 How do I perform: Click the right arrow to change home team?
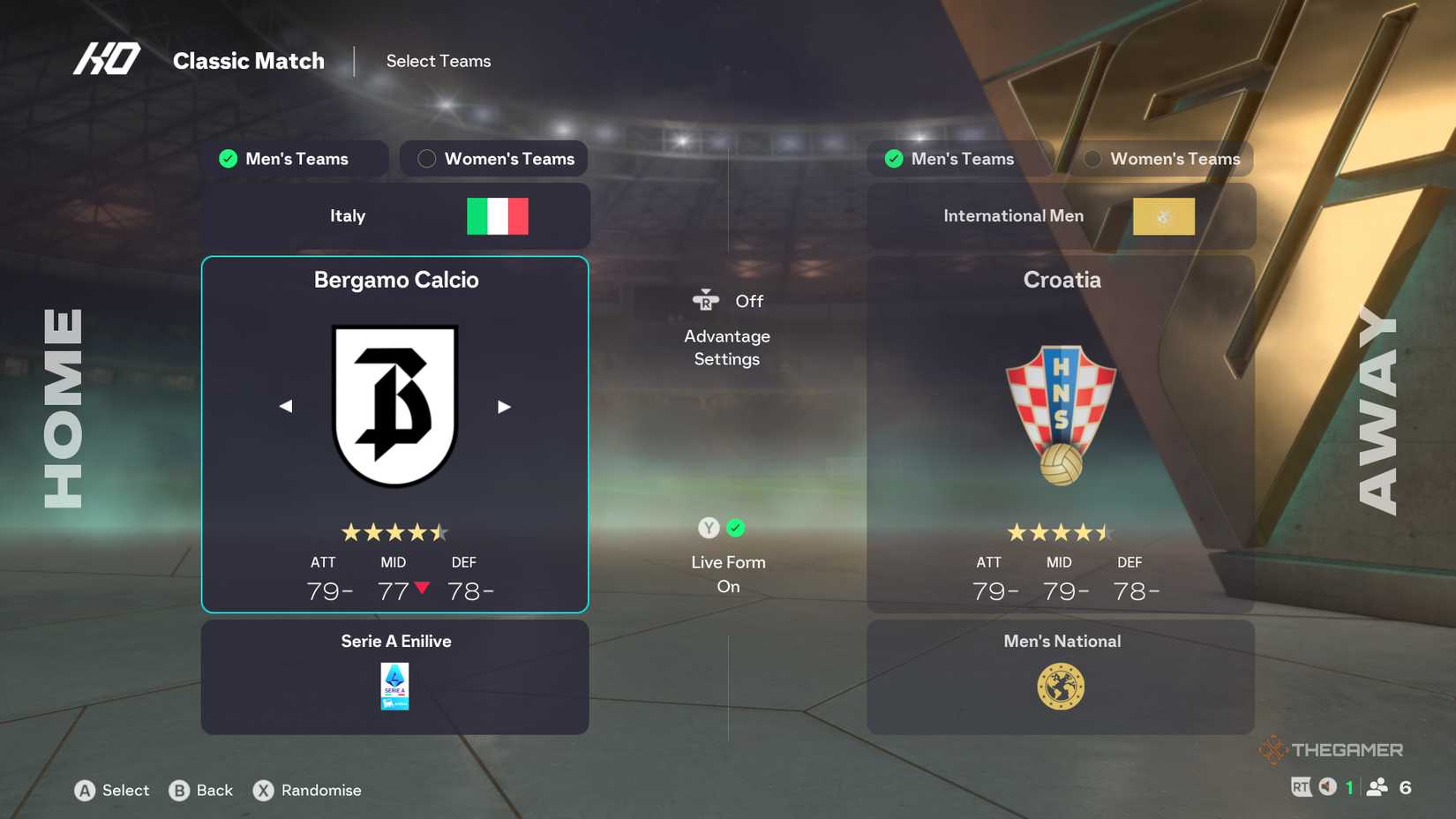pyautogui.click(x=504, y=407)
